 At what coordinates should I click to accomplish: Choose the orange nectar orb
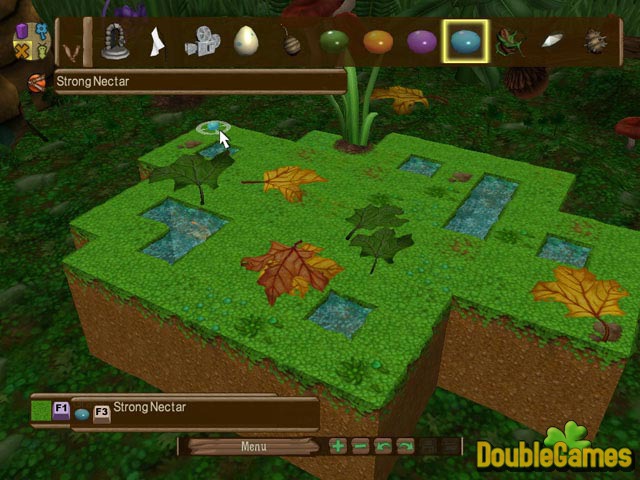[x=378, y=42]
